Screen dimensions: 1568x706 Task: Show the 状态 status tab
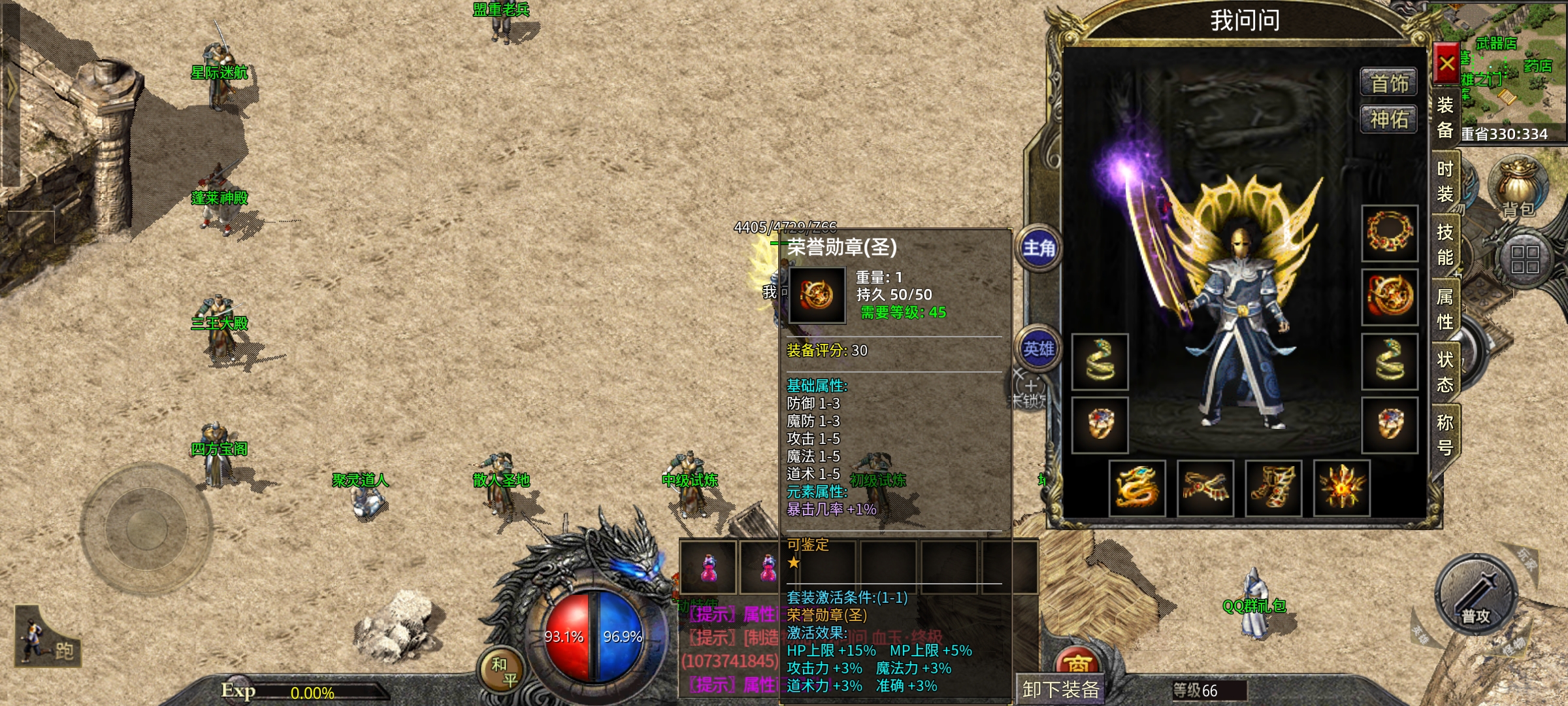(1445, 371)
